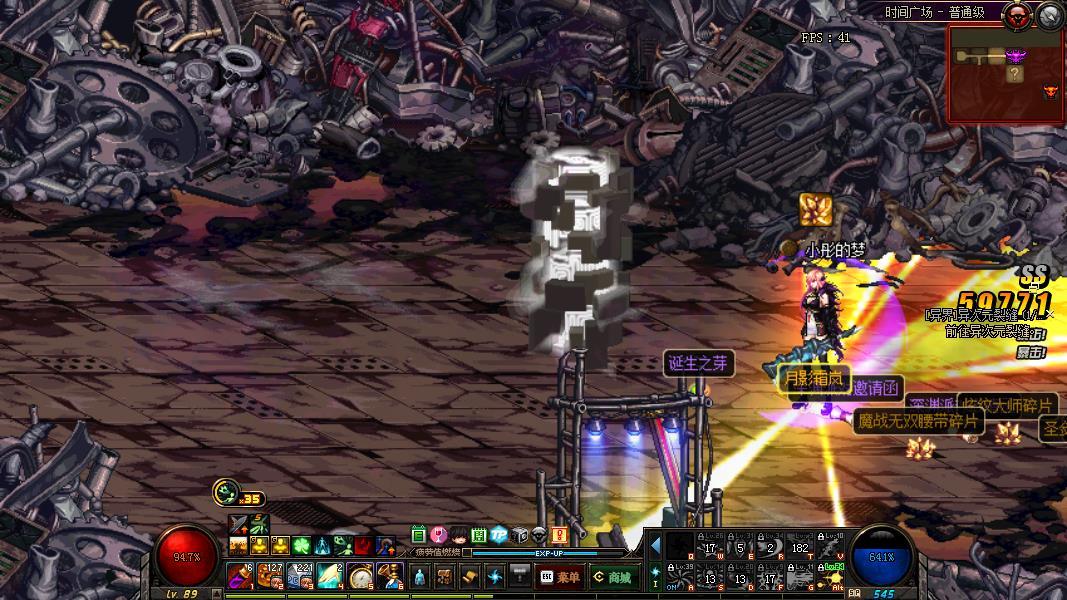Select the pocket watch item in slot 5
1067x600 pixels.
click(360, 576)
